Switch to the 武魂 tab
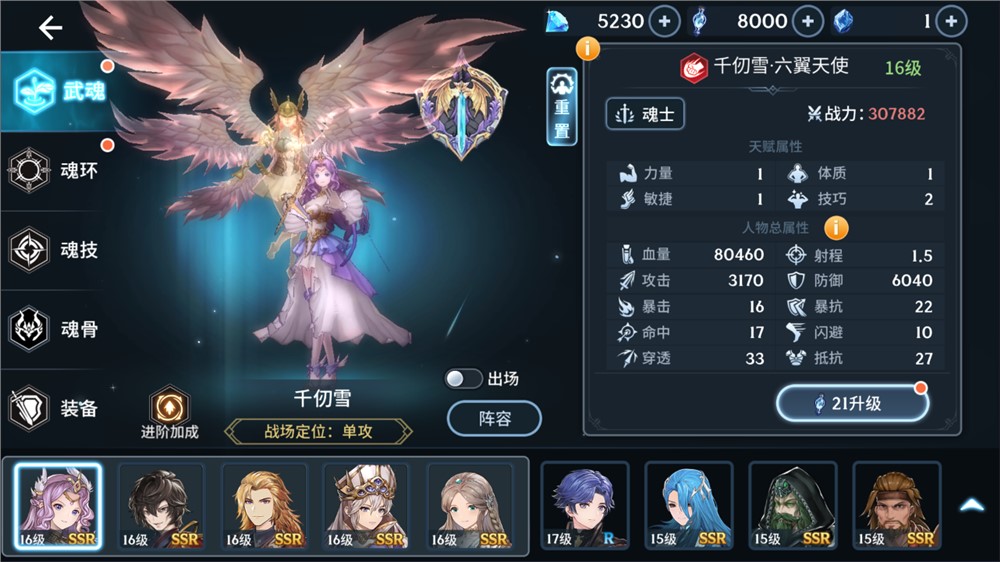The width and height of the screenshot is (1000, 562). click(58, 92)
